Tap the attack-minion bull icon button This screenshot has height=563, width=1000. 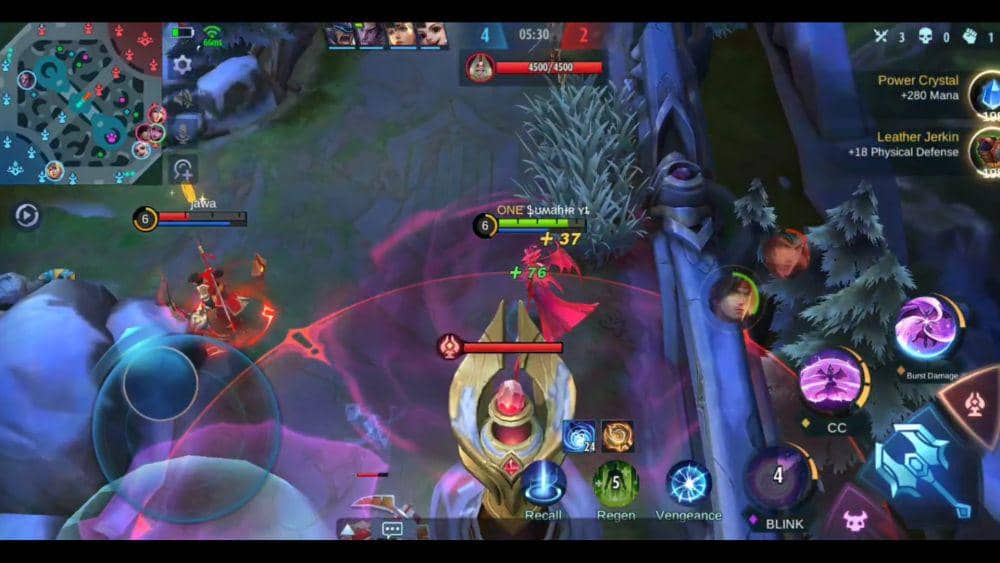click(854, 519)
